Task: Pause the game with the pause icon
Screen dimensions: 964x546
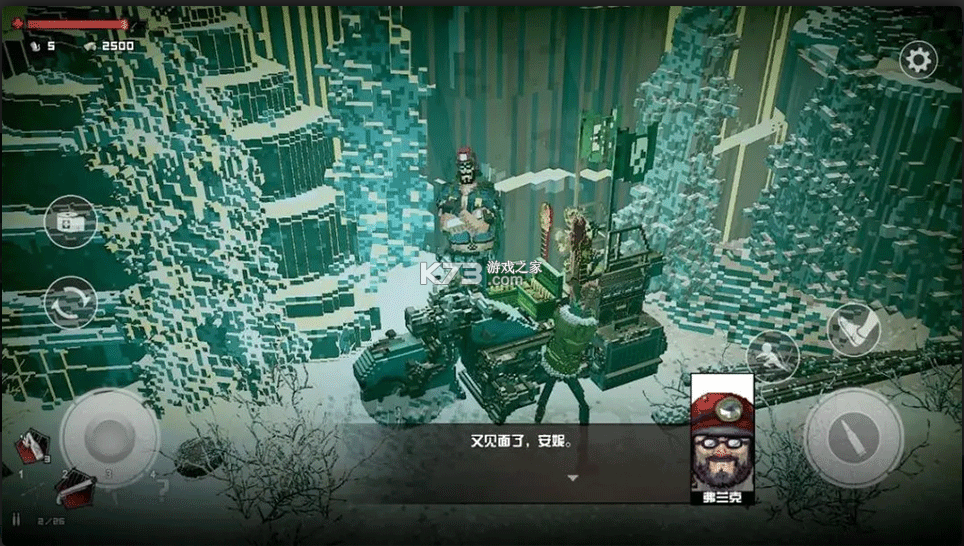Action: tap(16, 520)
